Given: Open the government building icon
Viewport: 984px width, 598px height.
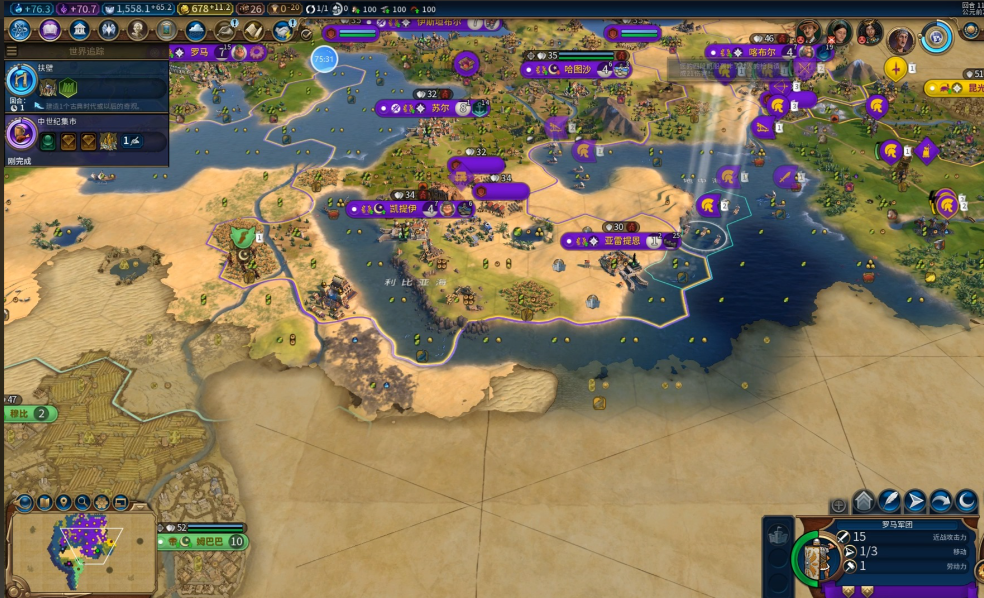Looking at the screenshot, I should pos(80,30).
